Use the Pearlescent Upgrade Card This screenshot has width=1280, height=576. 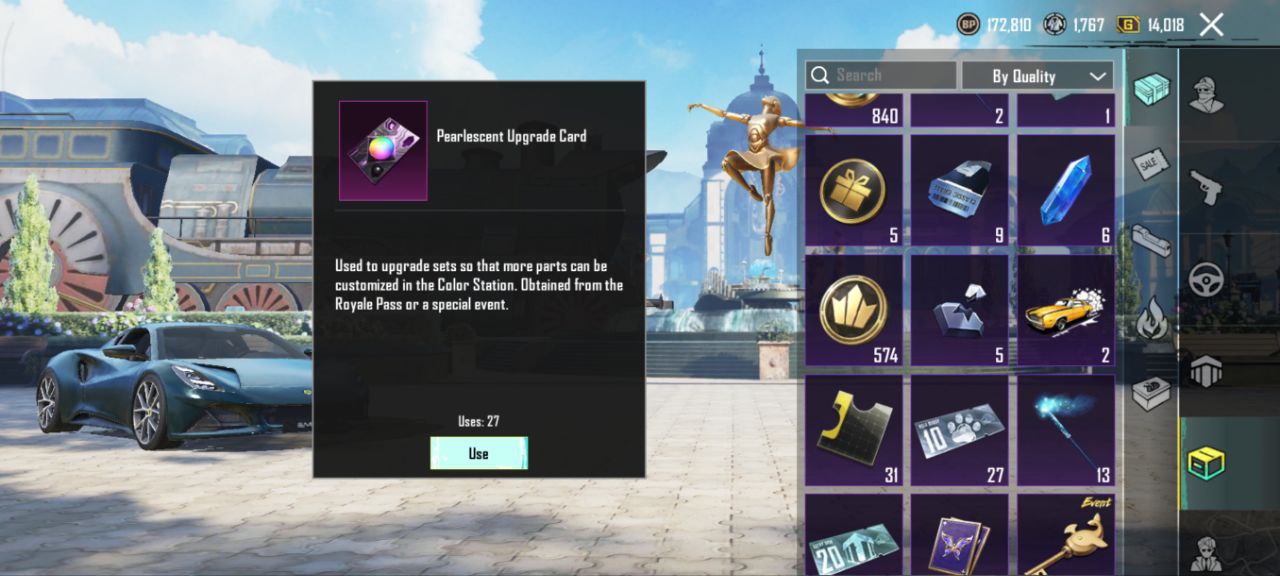pyautogui.click(x=478, y=453)
